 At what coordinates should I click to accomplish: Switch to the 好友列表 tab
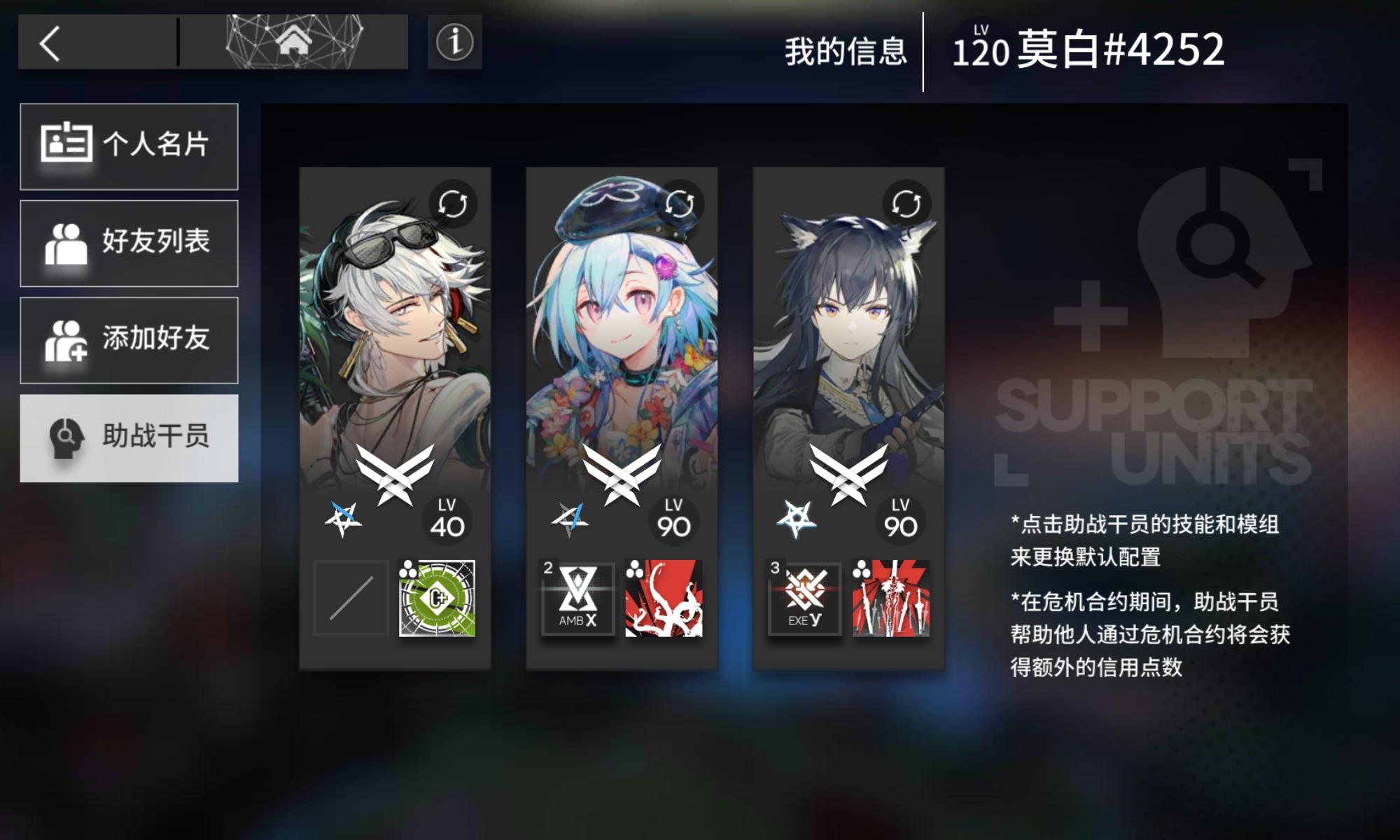point(129,243)
